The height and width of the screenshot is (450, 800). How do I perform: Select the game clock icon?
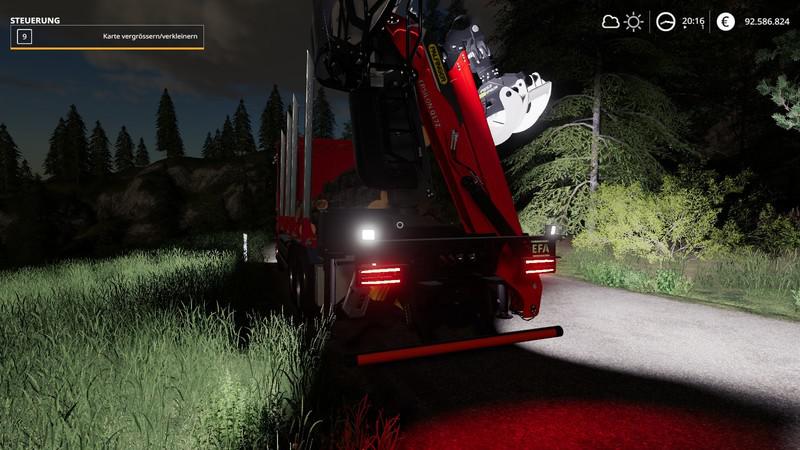[x=665, y=21]
